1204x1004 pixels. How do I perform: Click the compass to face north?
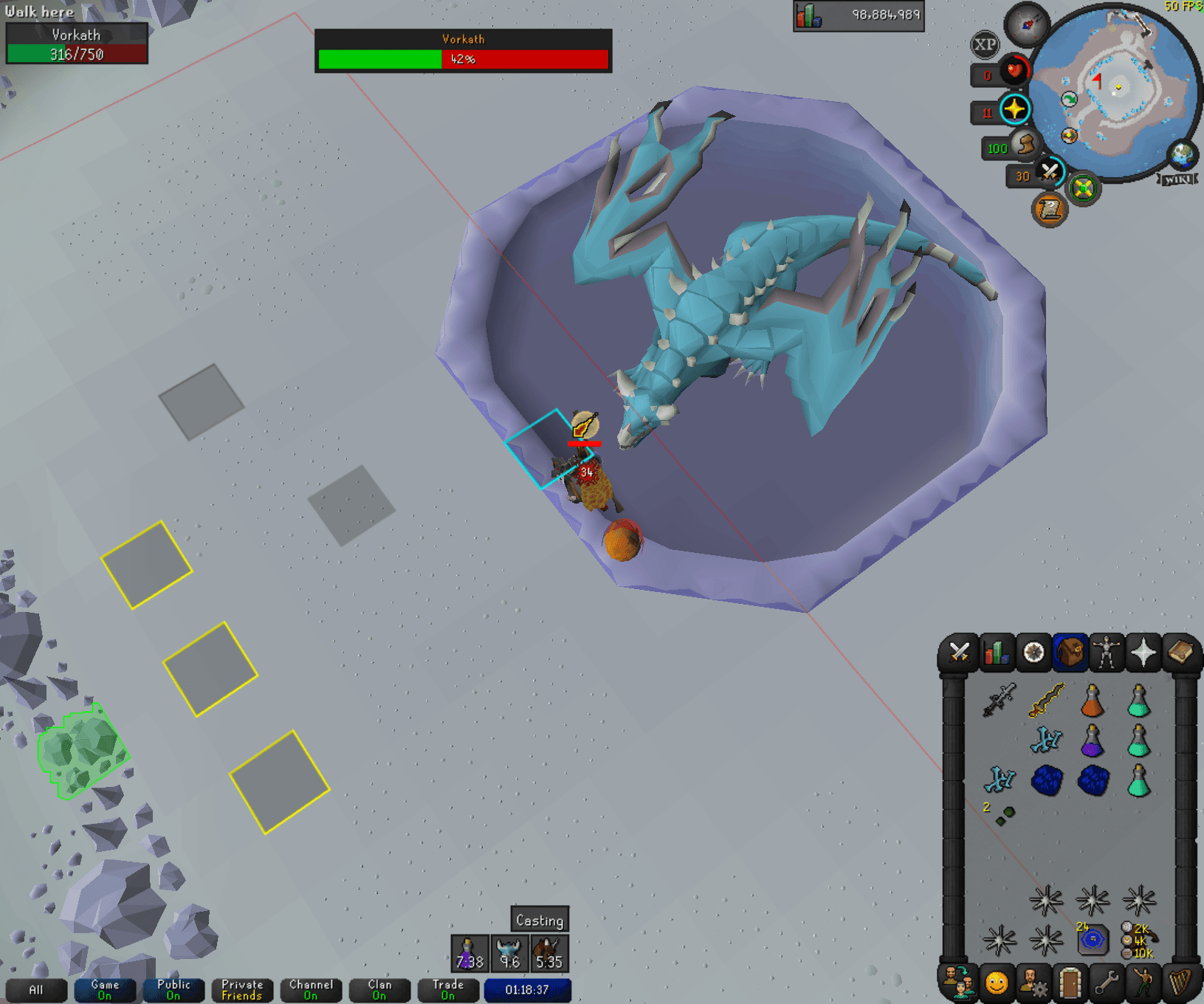1026,24
